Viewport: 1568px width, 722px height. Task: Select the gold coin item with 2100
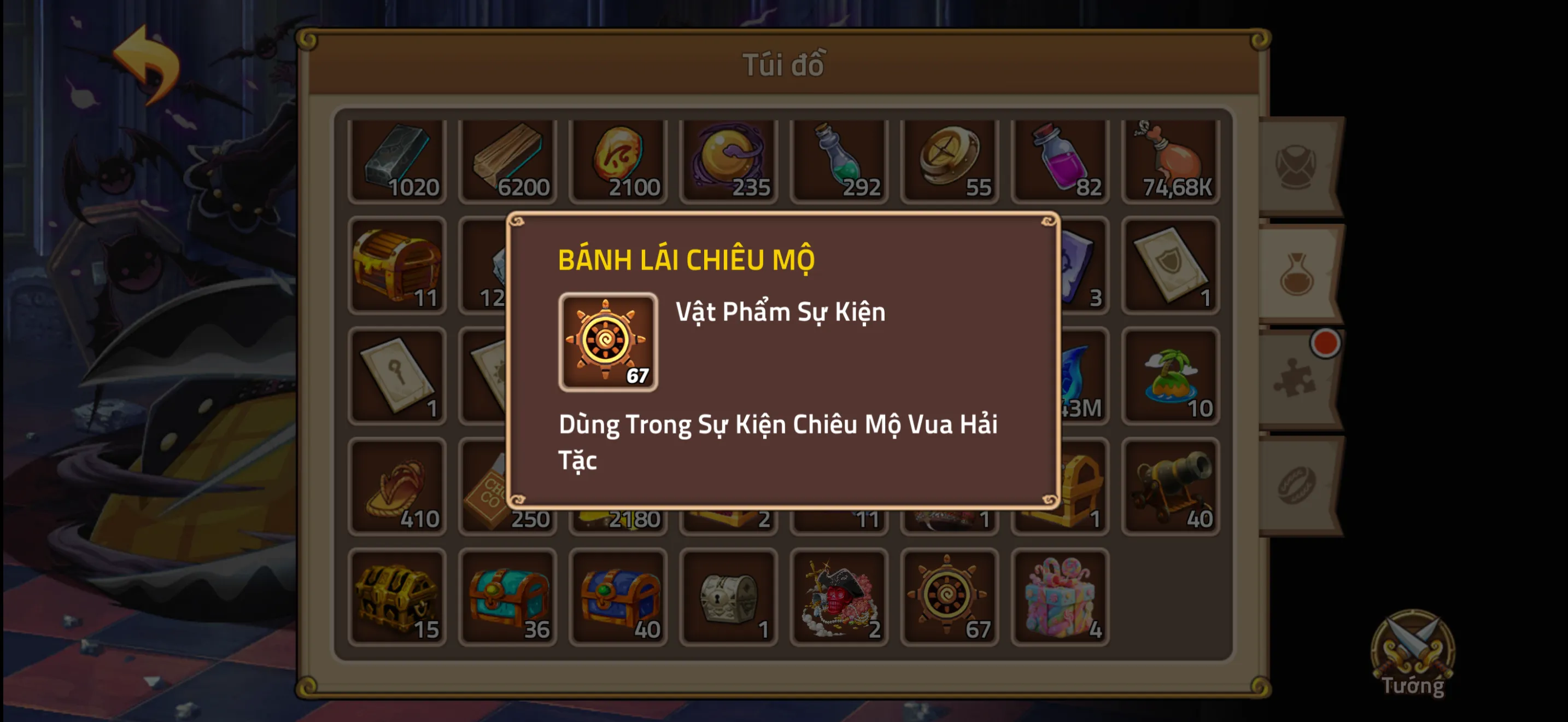tap(619, 160)
